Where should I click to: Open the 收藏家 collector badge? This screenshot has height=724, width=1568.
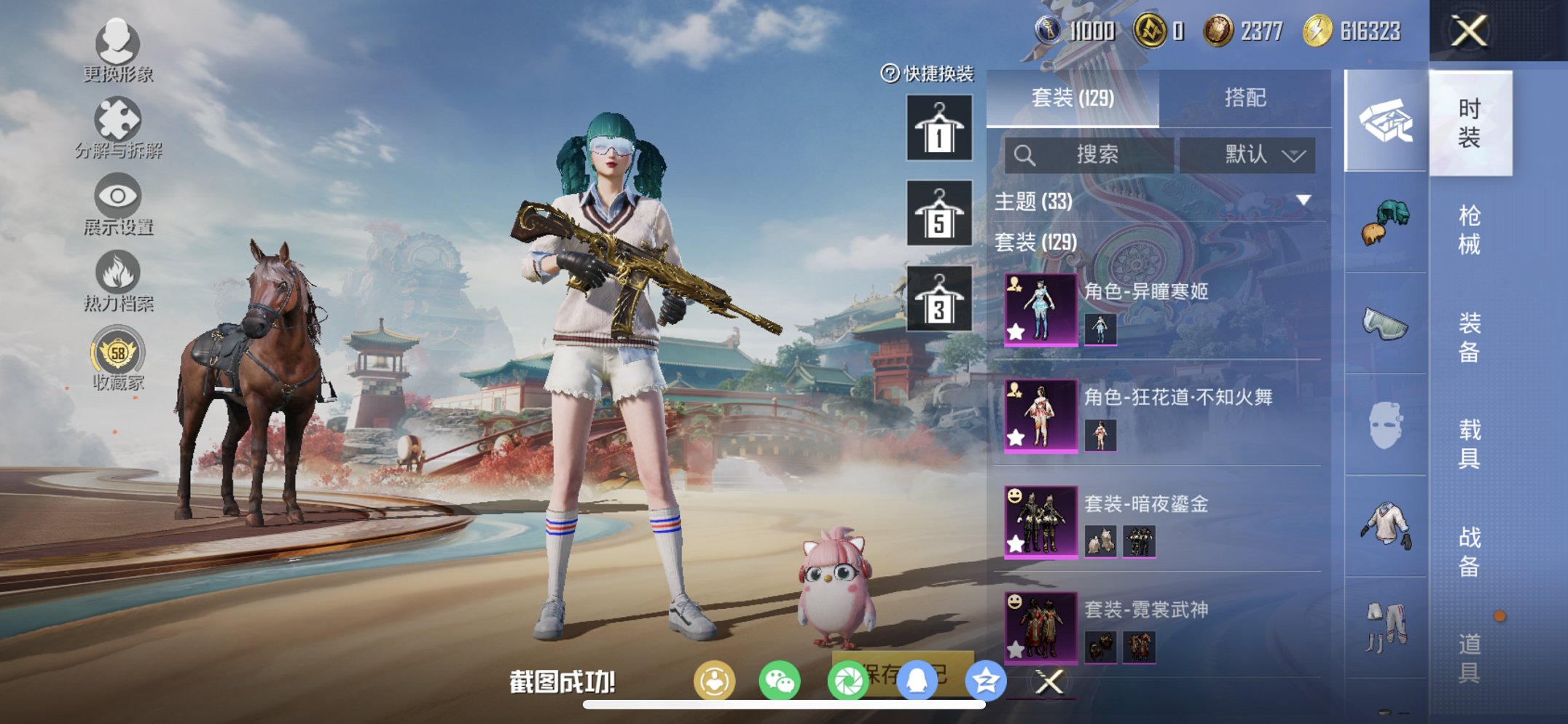(x=117, y=360)
